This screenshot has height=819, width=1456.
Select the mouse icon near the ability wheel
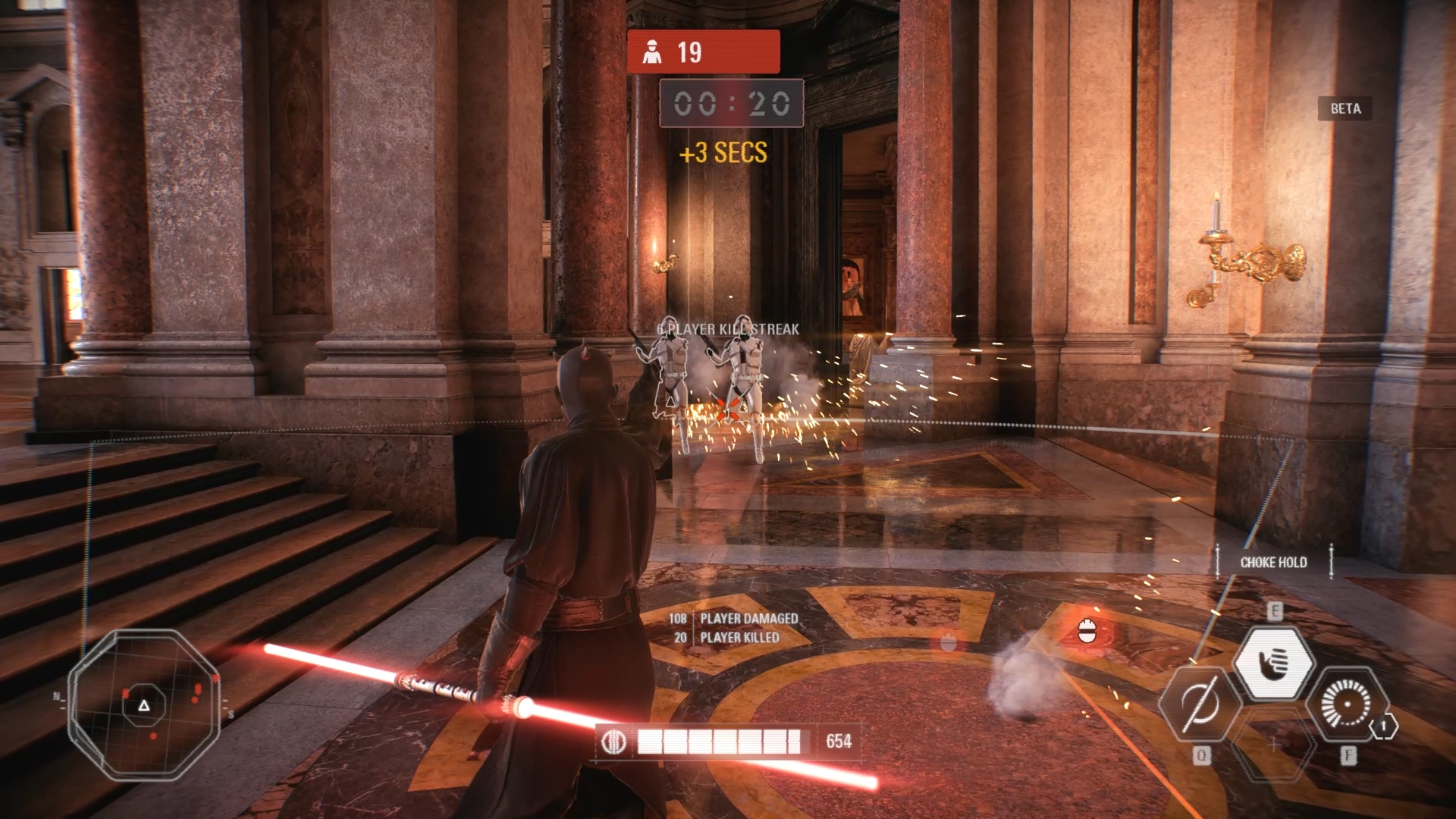(1086, 632)
